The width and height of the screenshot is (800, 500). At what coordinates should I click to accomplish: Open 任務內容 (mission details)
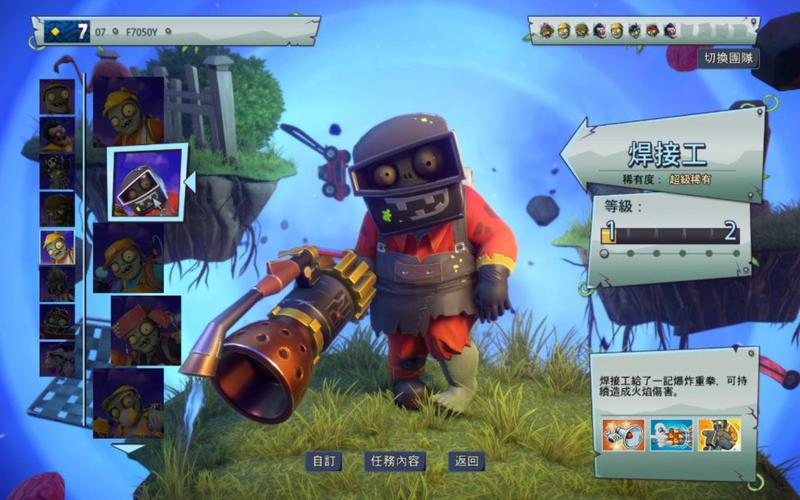(395, 461)
